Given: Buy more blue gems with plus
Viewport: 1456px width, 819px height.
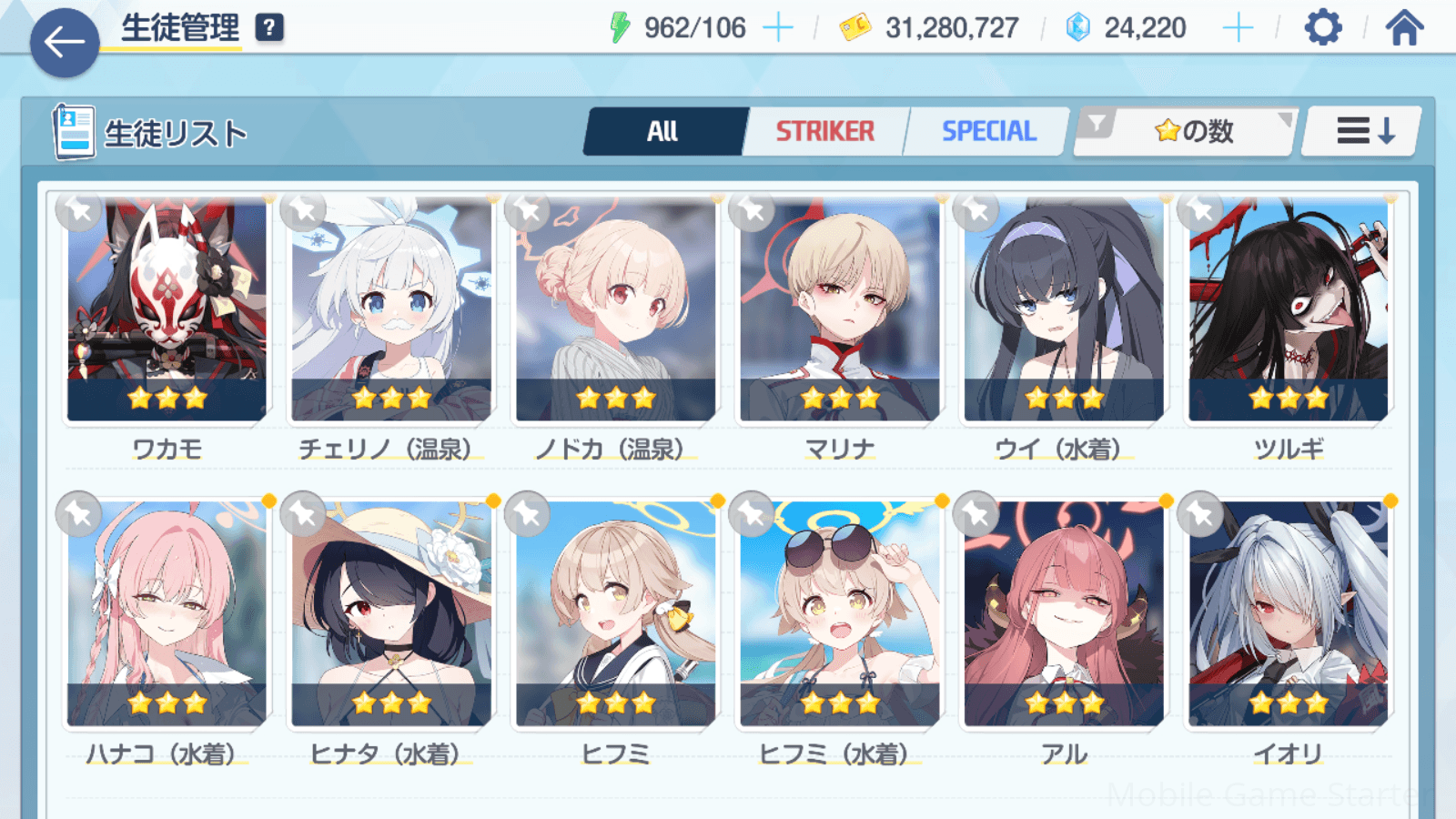Looking at the screenshot, I should click(1238, 28).
